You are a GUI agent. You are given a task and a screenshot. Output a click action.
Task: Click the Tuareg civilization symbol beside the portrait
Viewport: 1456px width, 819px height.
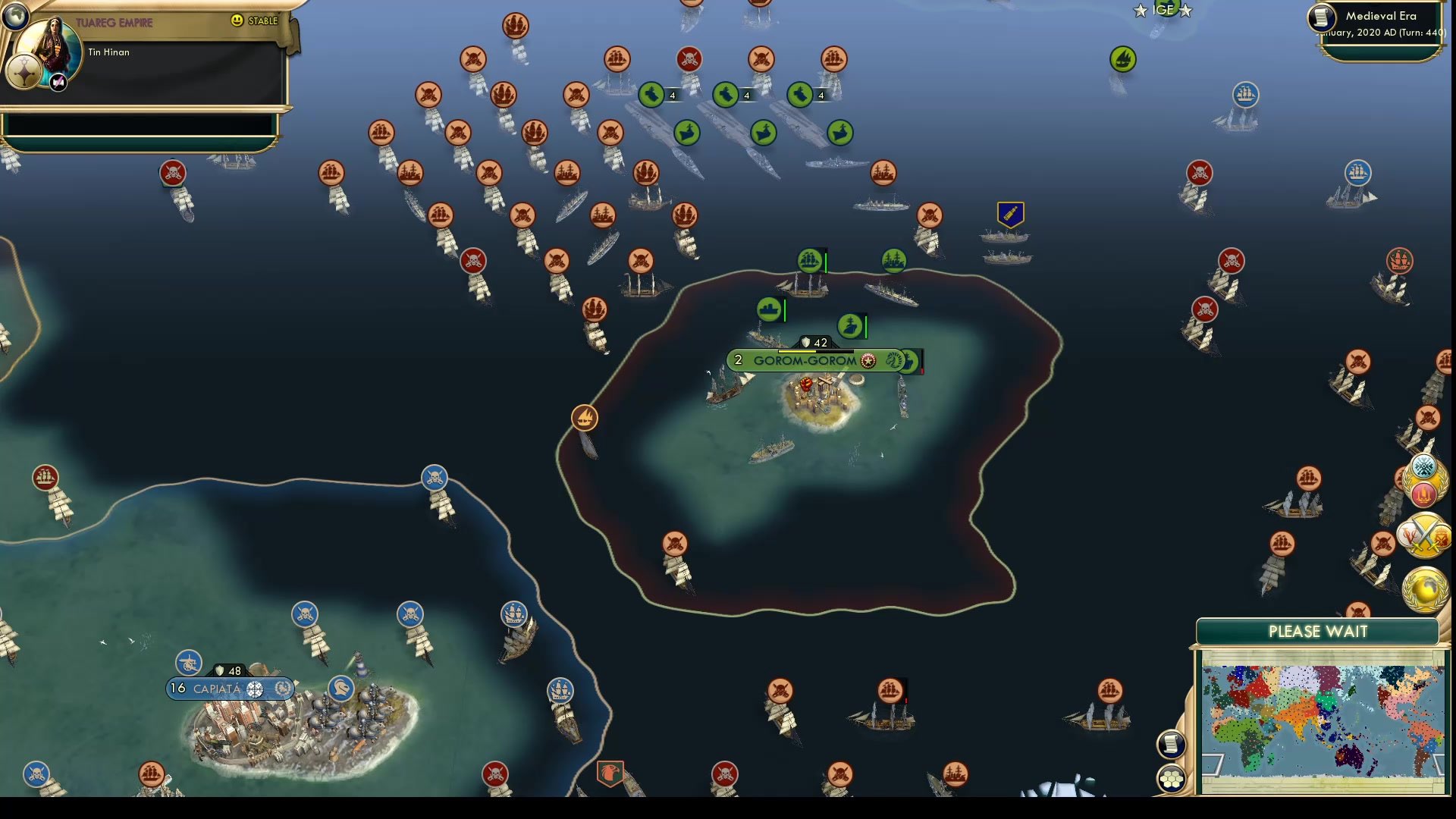[25, 72]
